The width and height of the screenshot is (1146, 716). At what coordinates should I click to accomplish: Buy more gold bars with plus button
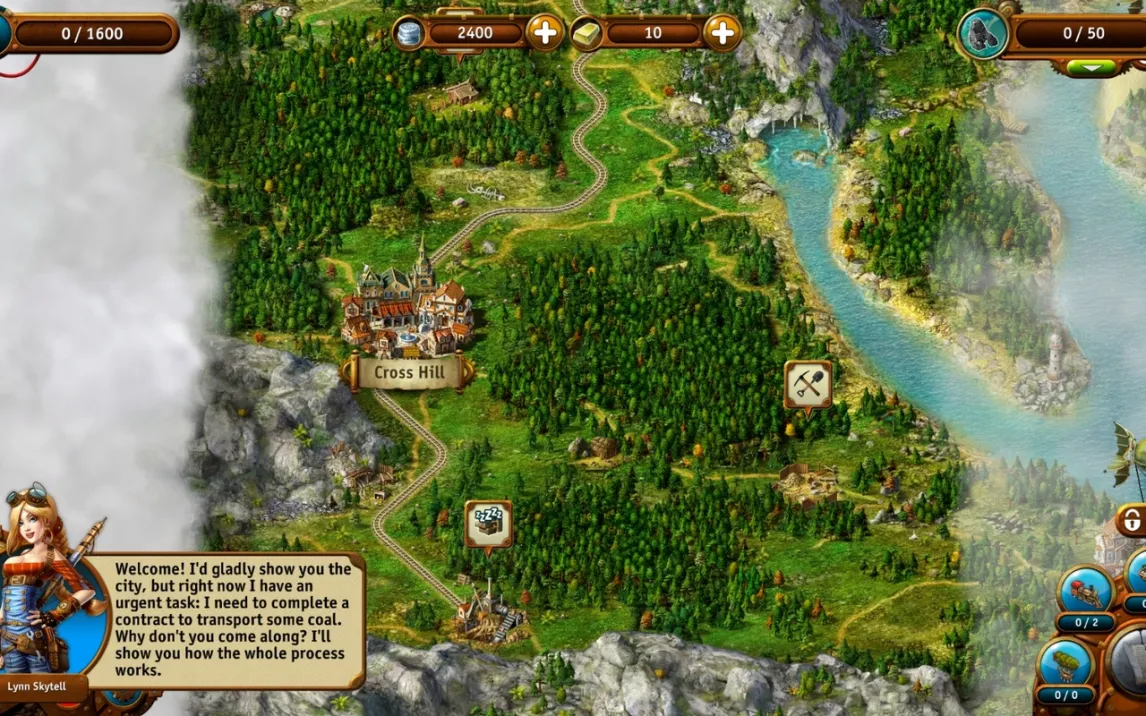pyautogui.click(x=722, y=33)
